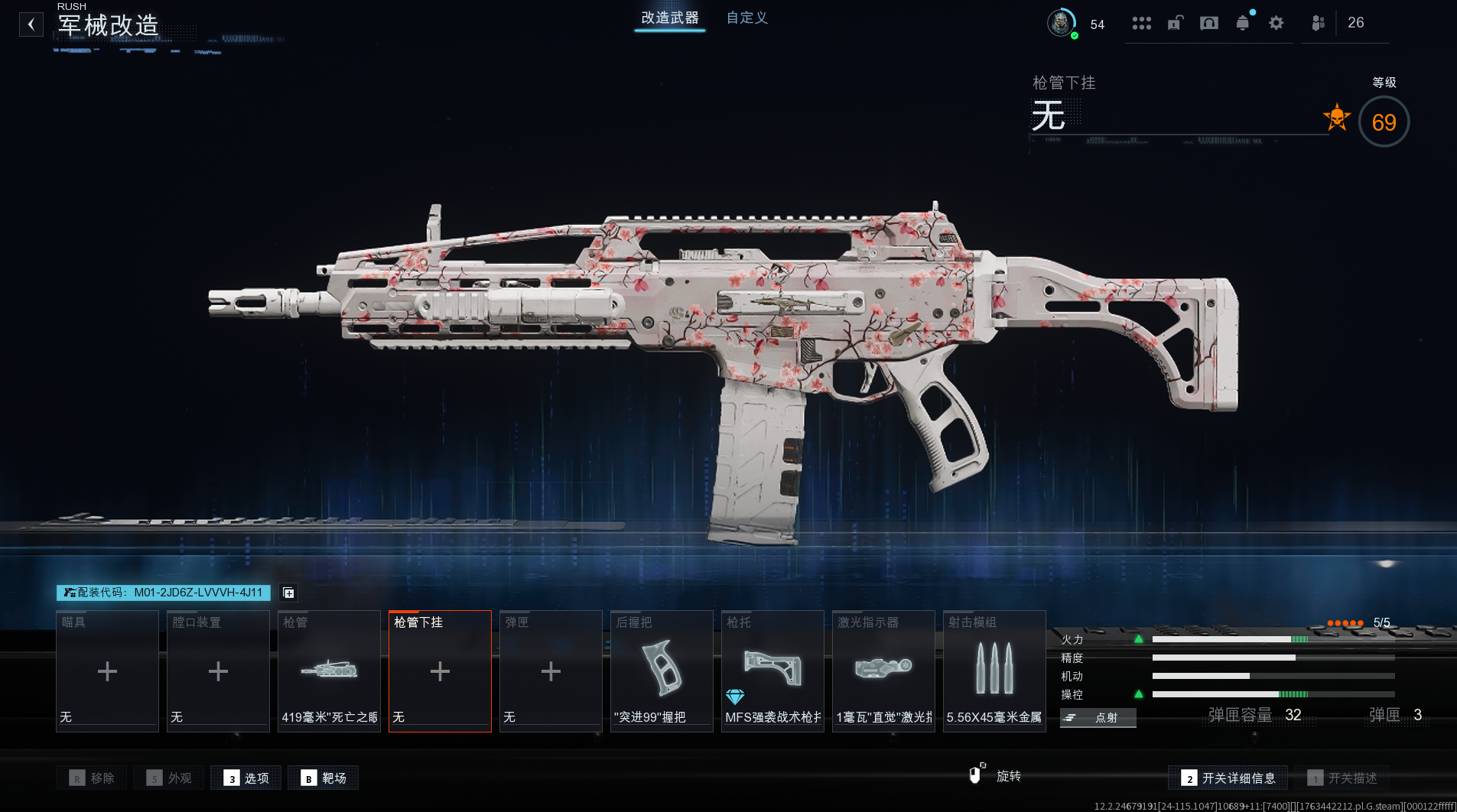The height and width of the screenshot is (812, 1457).
Task: Switch to the 自定义 tab
Action: [x=746, y=18]
